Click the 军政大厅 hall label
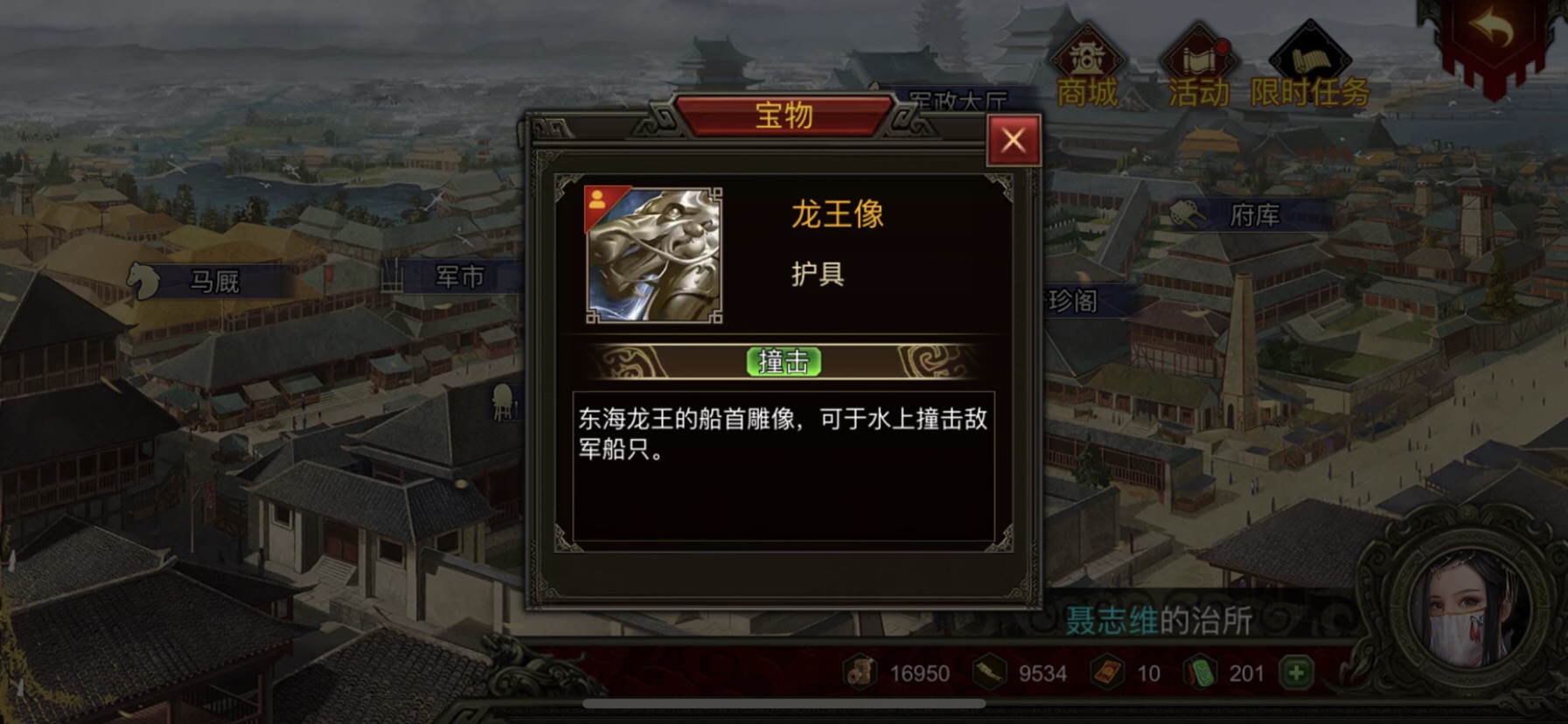 tap(959, 99)
